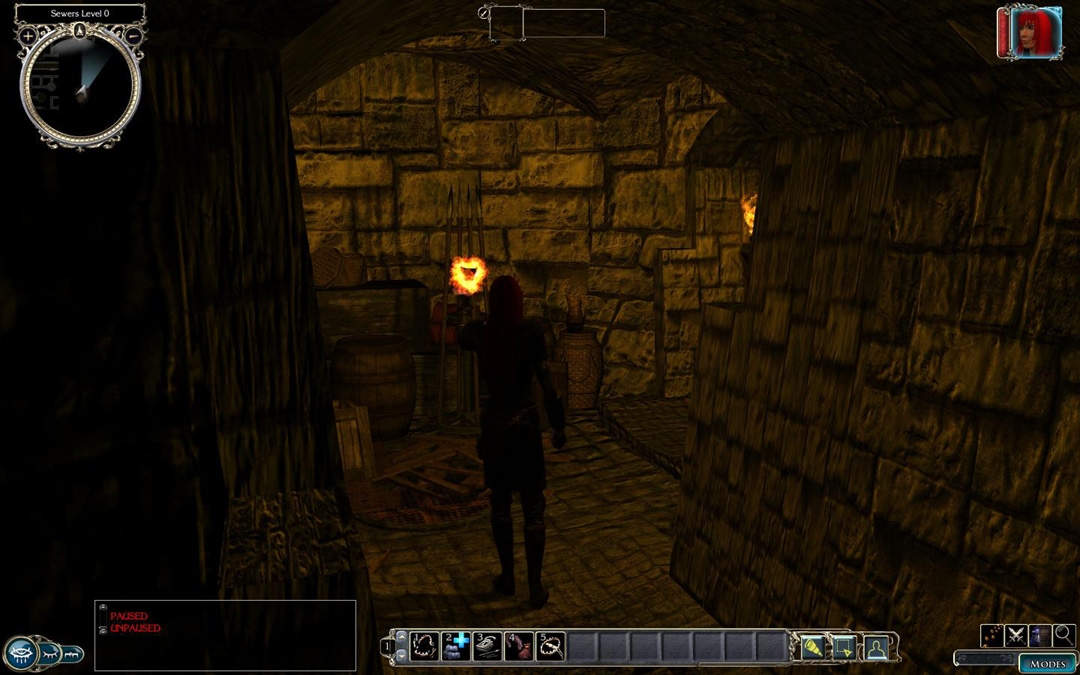Switch hotbar page with the down arrow
The image size is (1080, 675).
point(401,655)
